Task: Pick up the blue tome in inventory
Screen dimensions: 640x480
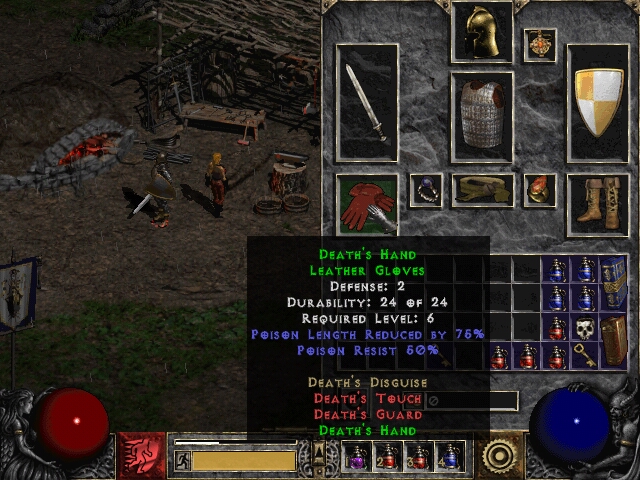Action: pos(612,284)
